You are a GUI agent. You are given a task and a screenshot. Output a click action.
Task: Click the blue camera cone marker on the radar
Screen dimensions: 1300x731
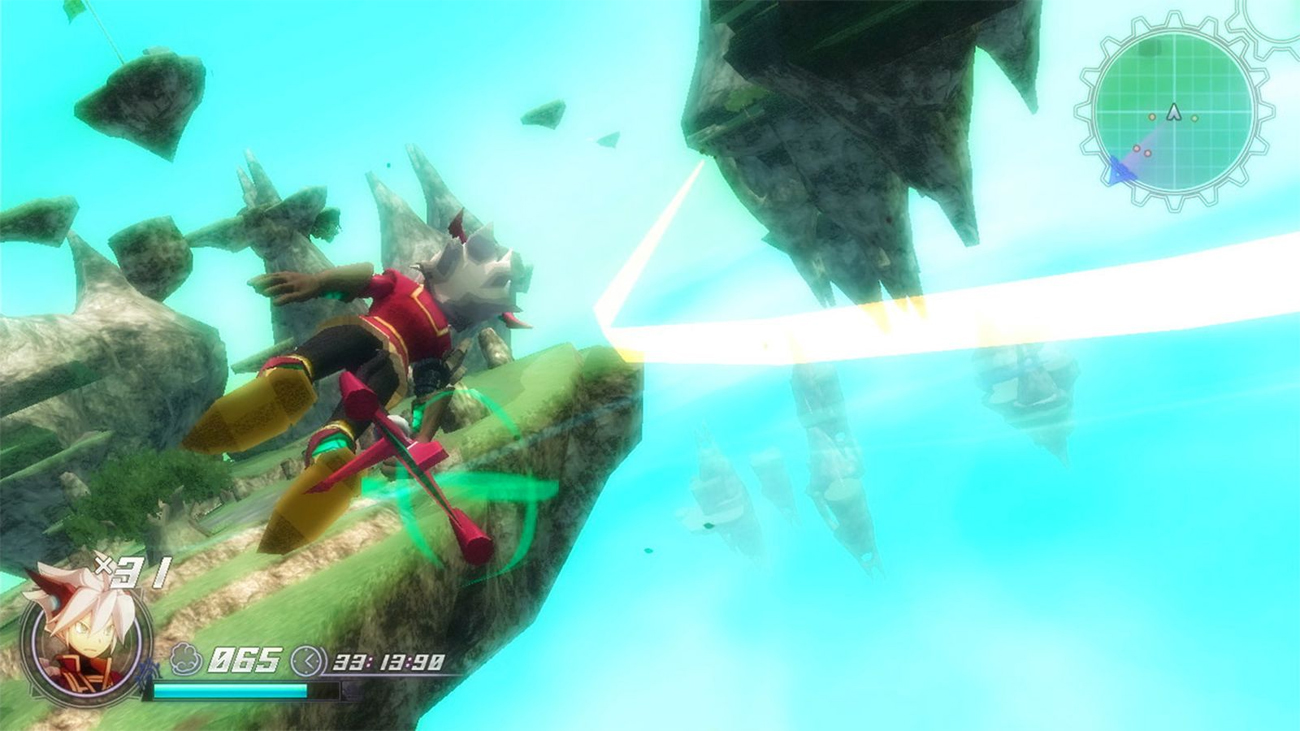point(1119,168)
